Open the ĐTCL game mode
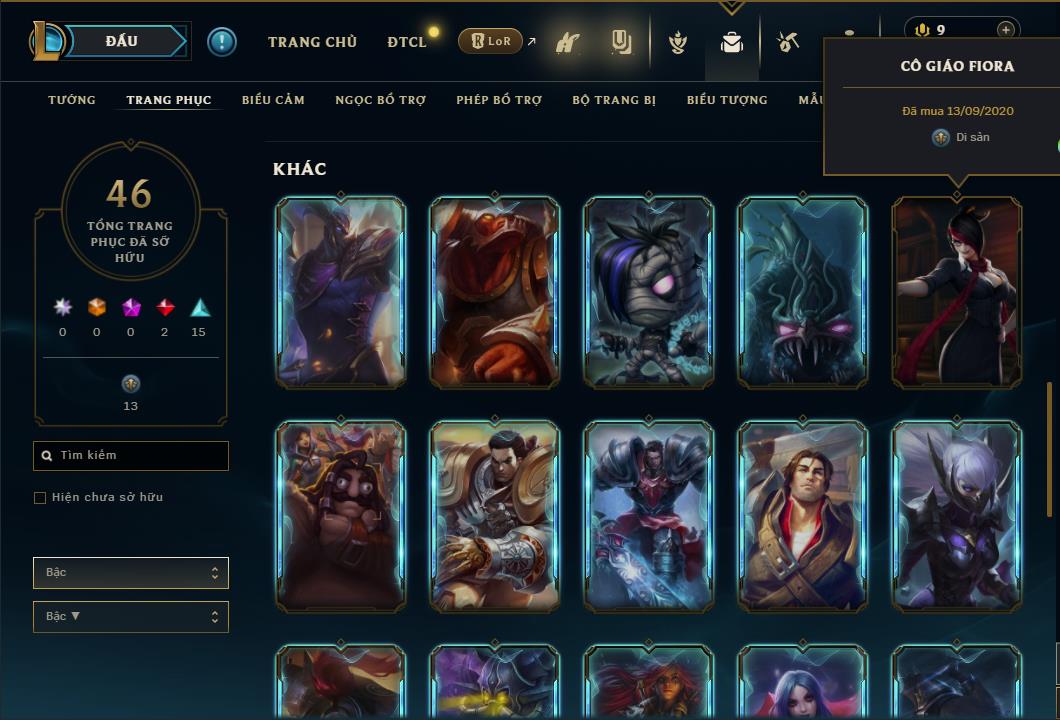Viewport: 1060px width, 720px height. pos(407,42)
